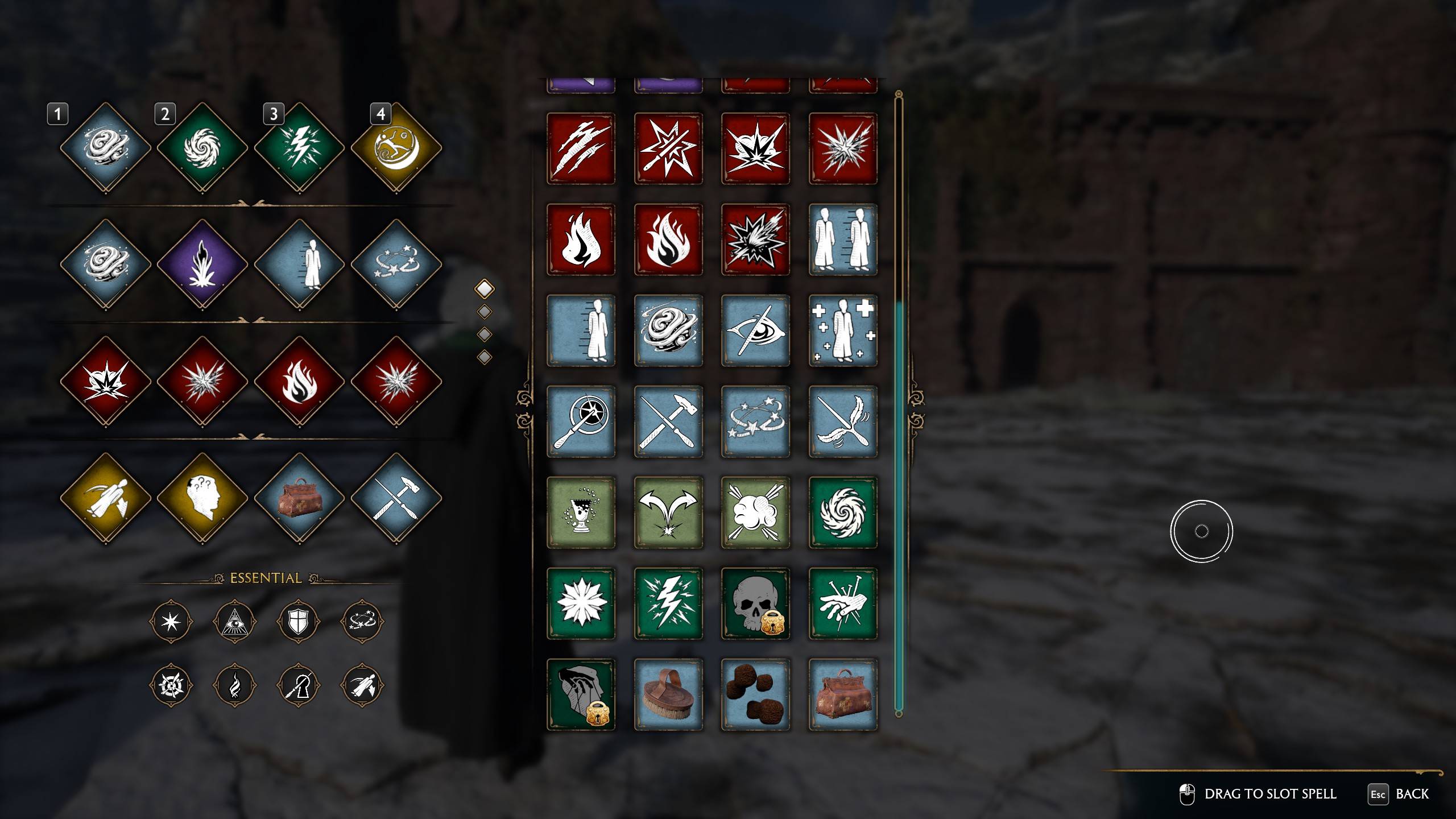
Task: Select the bubbling goblet spell tile
Action: [x=581, y=512]
